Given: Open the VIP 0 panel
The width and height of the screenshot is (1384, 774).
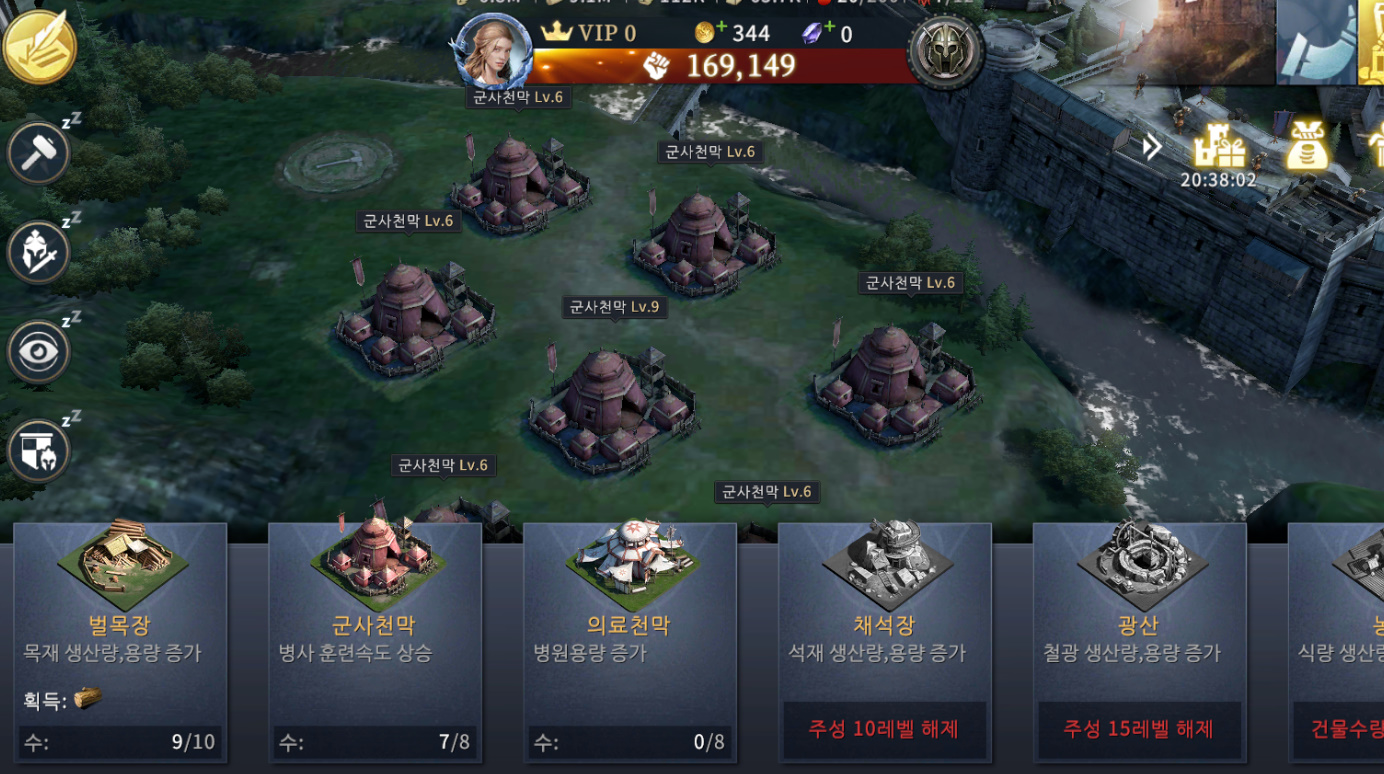Looking at the screenshot, I should pos(589,33).
